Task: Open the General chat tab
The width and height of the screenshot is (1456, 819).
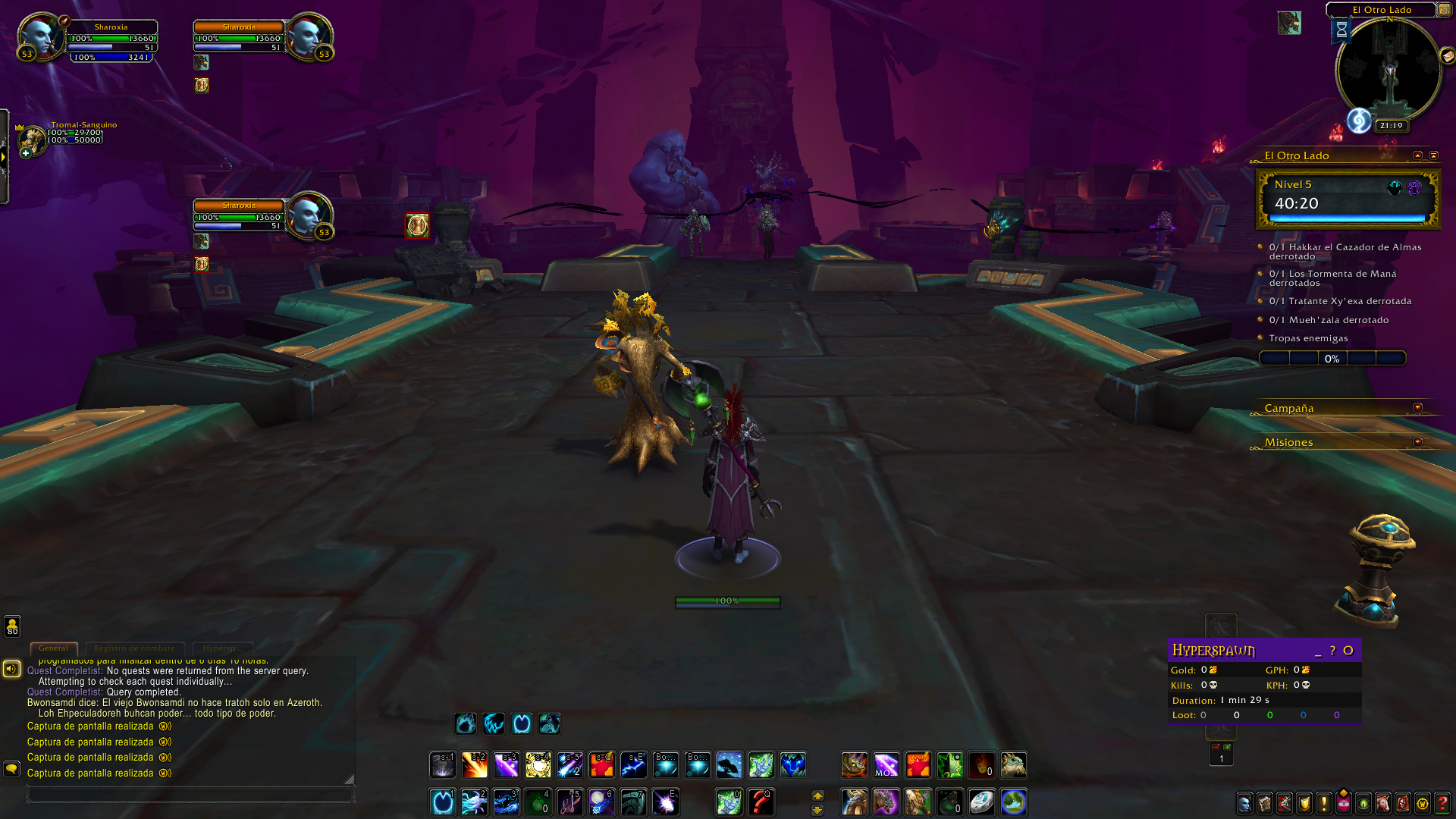Action: [x=53, y=648]
